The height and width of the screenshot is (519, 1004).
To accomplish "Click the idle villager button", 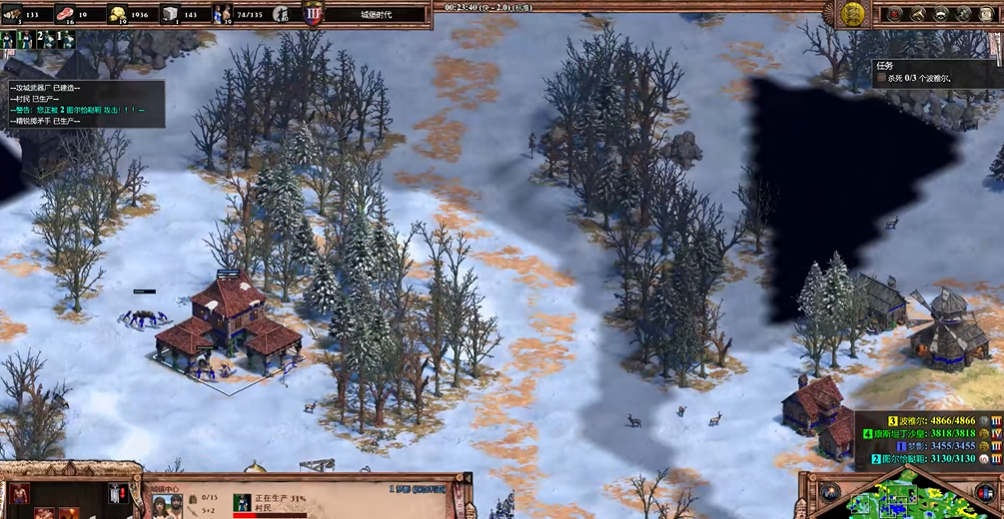I will tap(284, 14).
